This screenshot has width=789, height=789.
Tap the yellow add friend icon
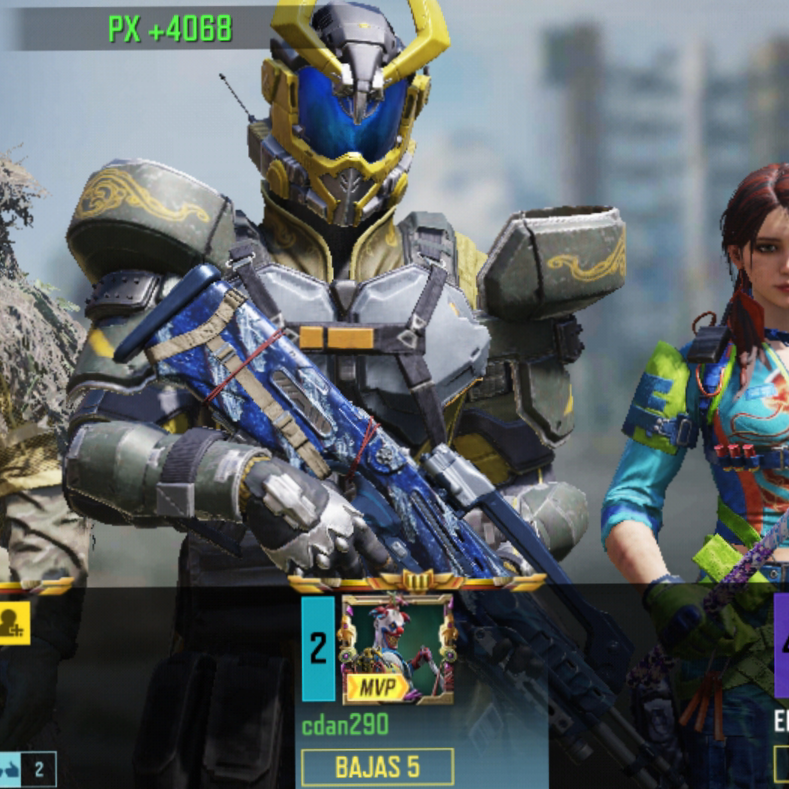tap(13, 622)
